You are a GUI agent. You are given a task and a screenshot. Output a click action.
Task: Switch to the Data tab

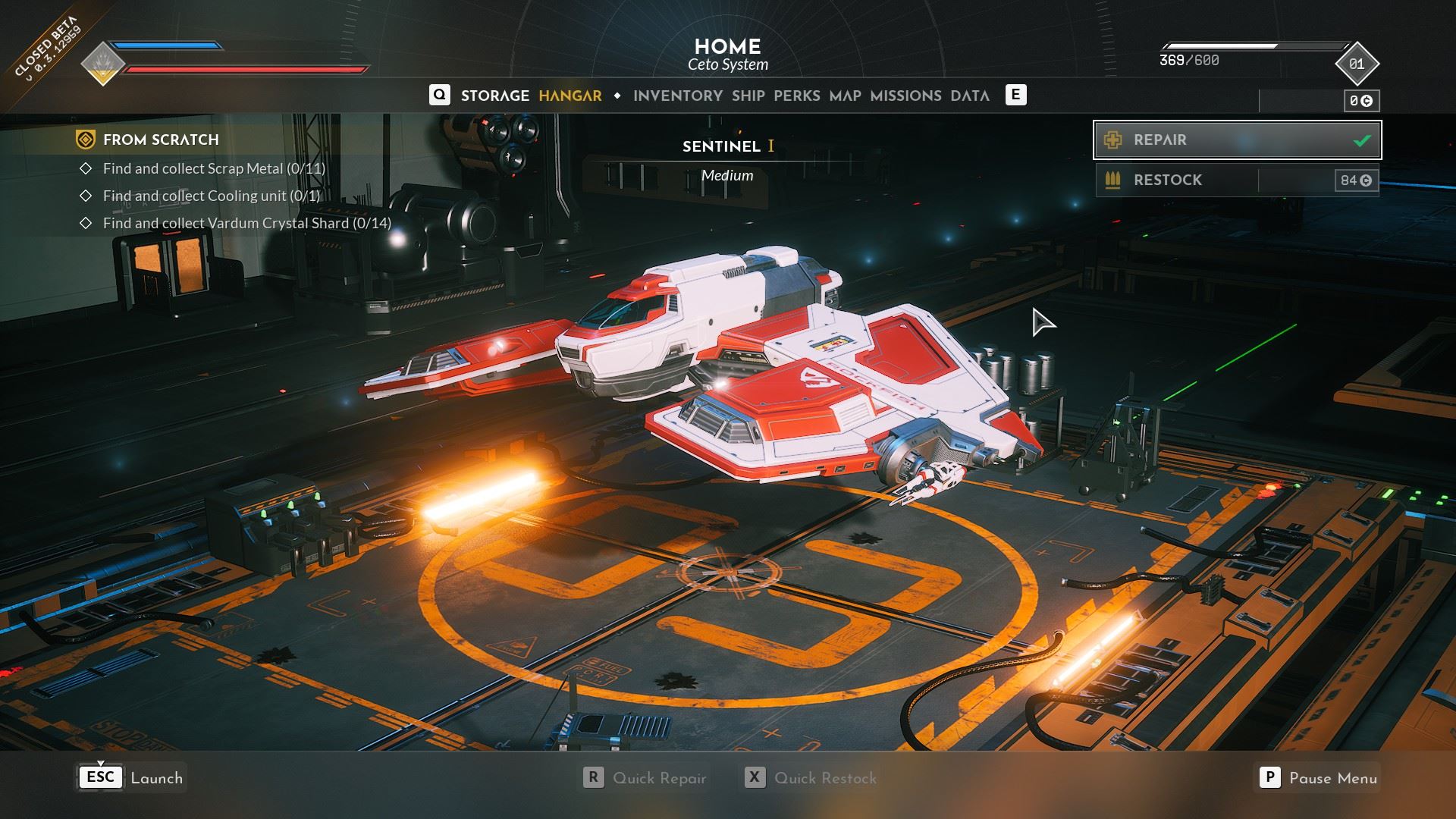coord(969,96)
